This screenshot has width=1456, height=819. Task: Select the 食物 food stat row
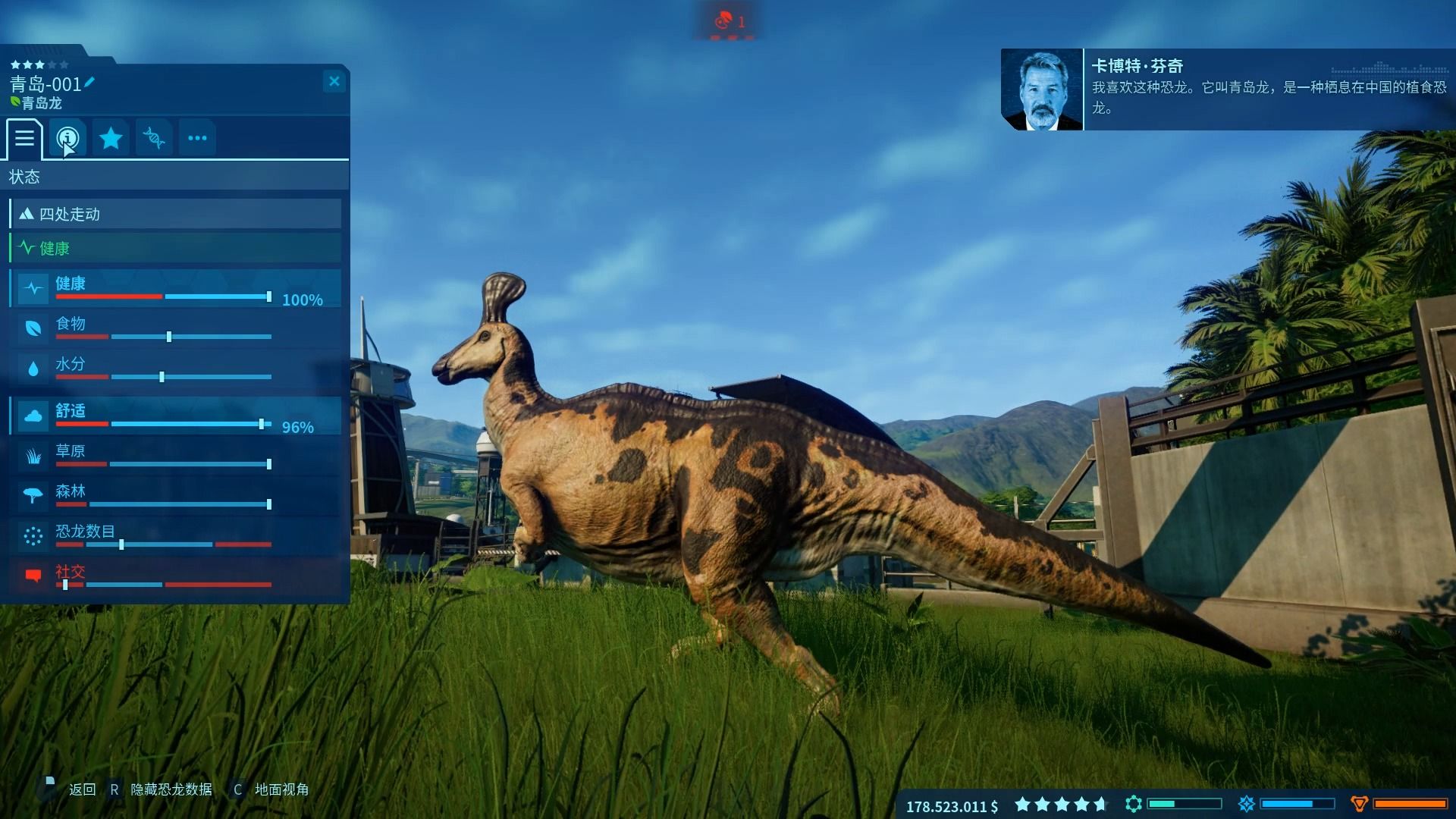(175, 328)
